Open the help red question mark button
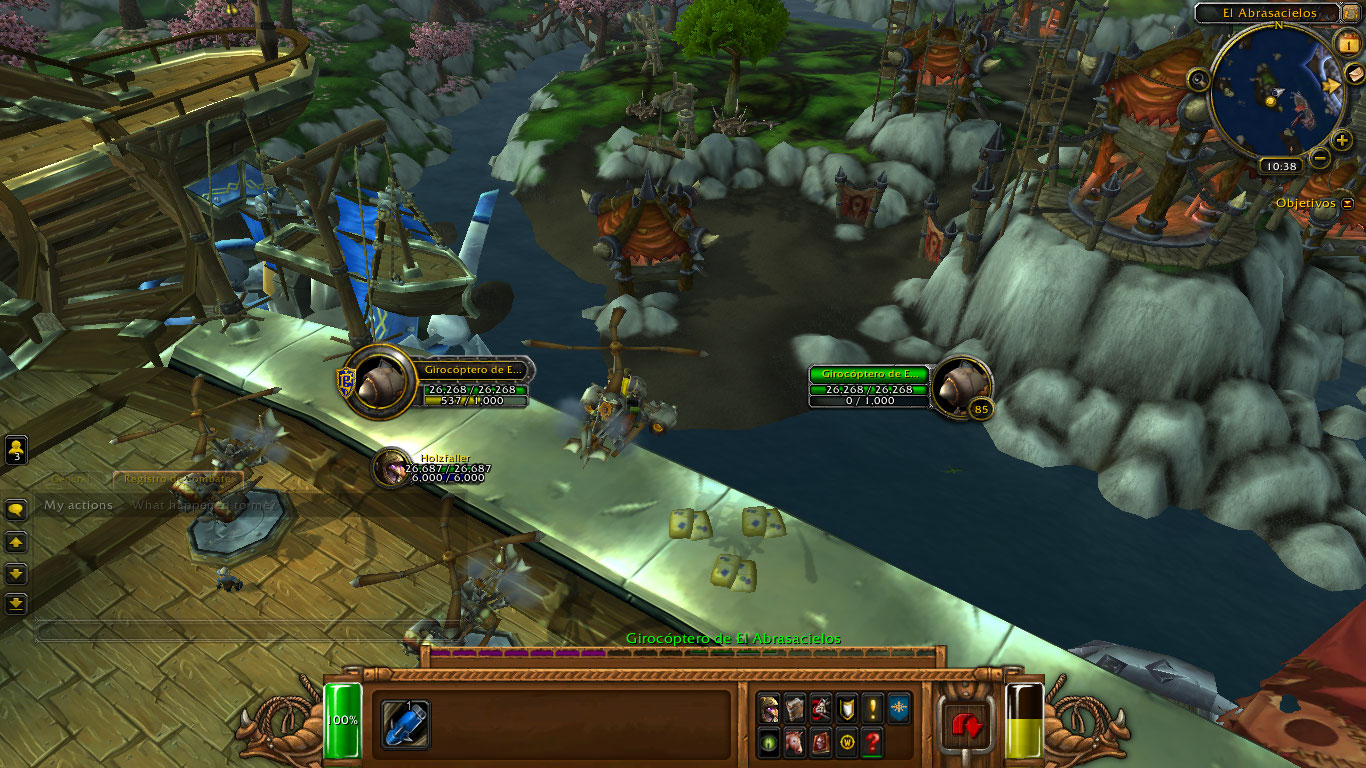Image resolution: width=1366 pixels, height=768 pixels. tap(872, 742)
